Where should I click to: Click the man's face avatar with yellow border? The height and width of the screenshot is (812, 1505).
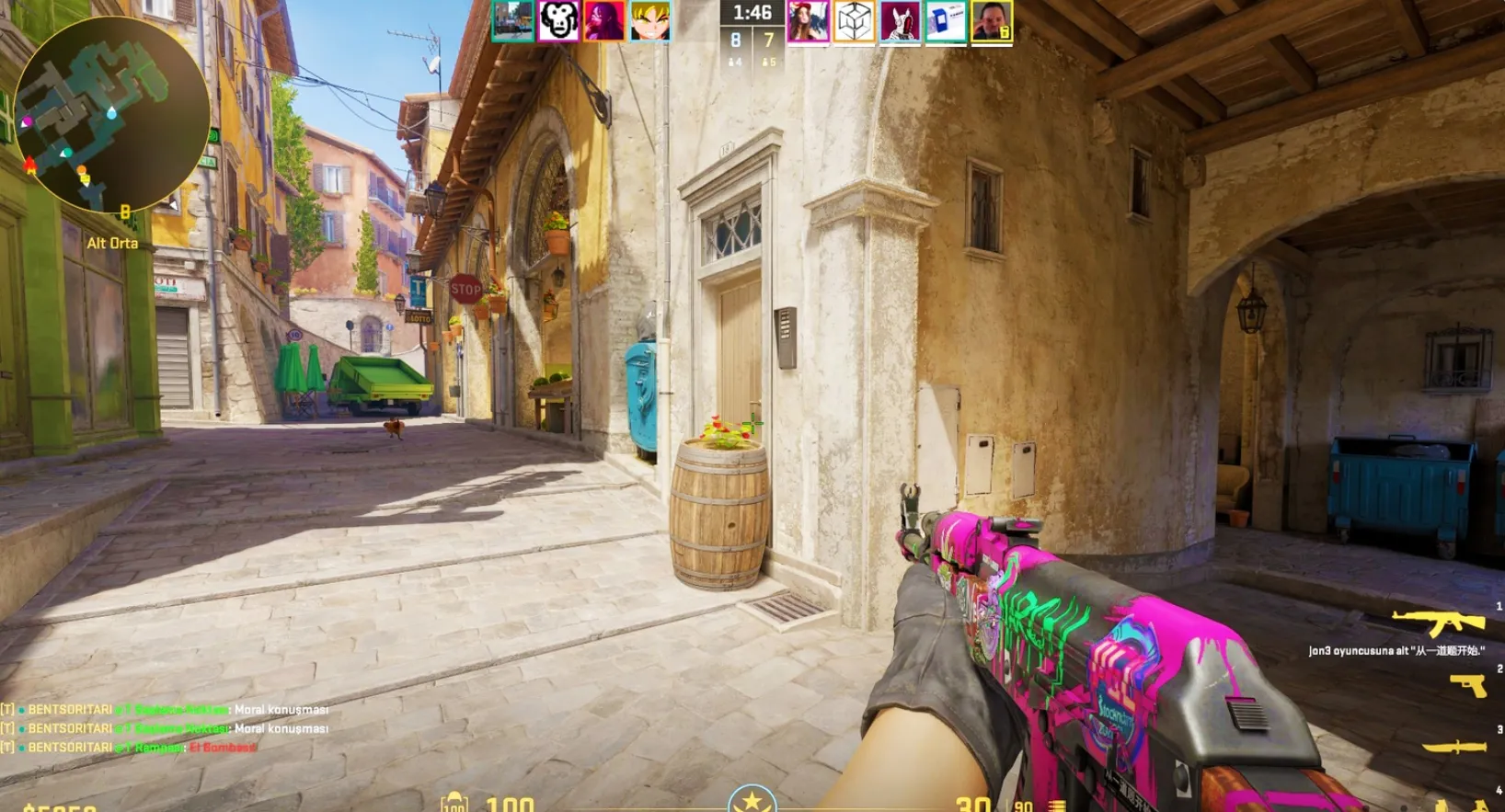click(992, 22)
